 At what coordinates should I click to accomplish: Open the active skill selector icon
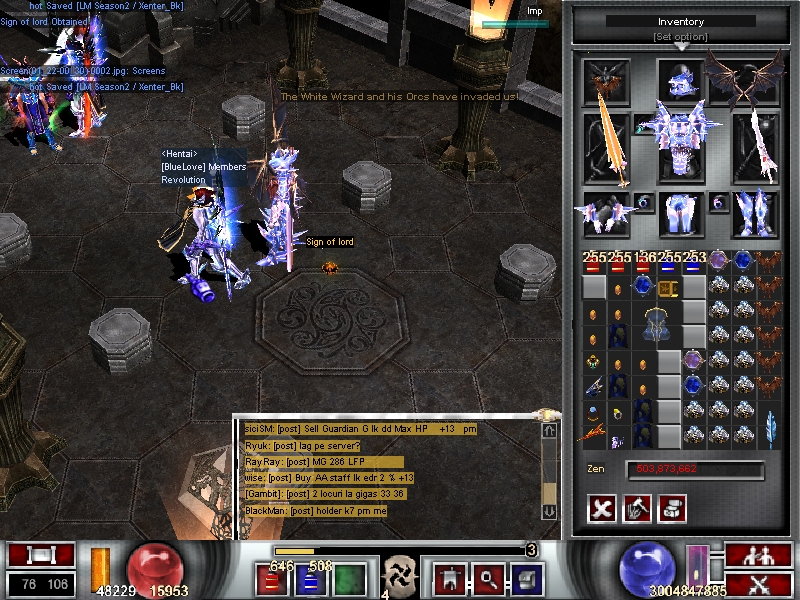pyautogui.click(x=402, y=577)
